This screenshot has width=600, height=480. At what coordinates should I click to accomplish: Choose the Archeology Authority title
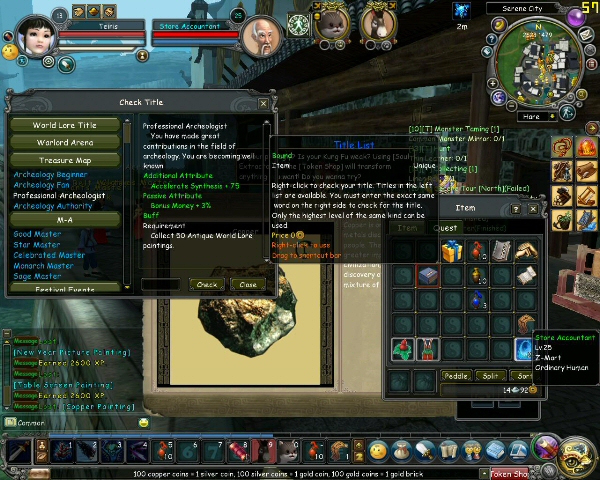coord(53,206)
